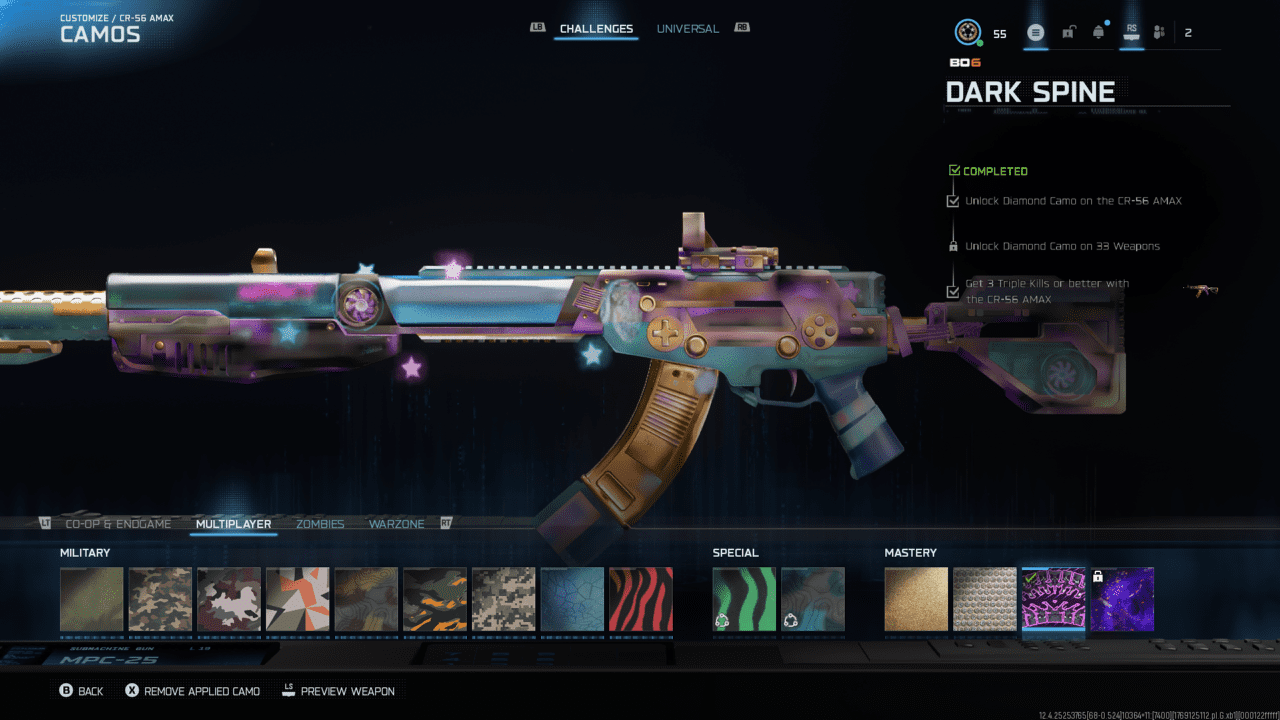Open the hamburger menu icon
This screenshot has height=720, width=1280.
click(x=1036, y=33)
